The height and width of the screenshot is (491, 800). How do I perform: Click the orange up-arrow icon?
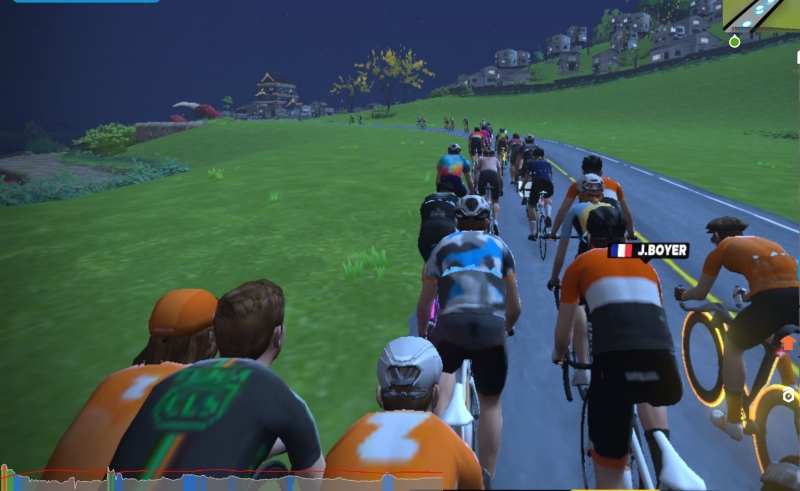pos(787,343)
